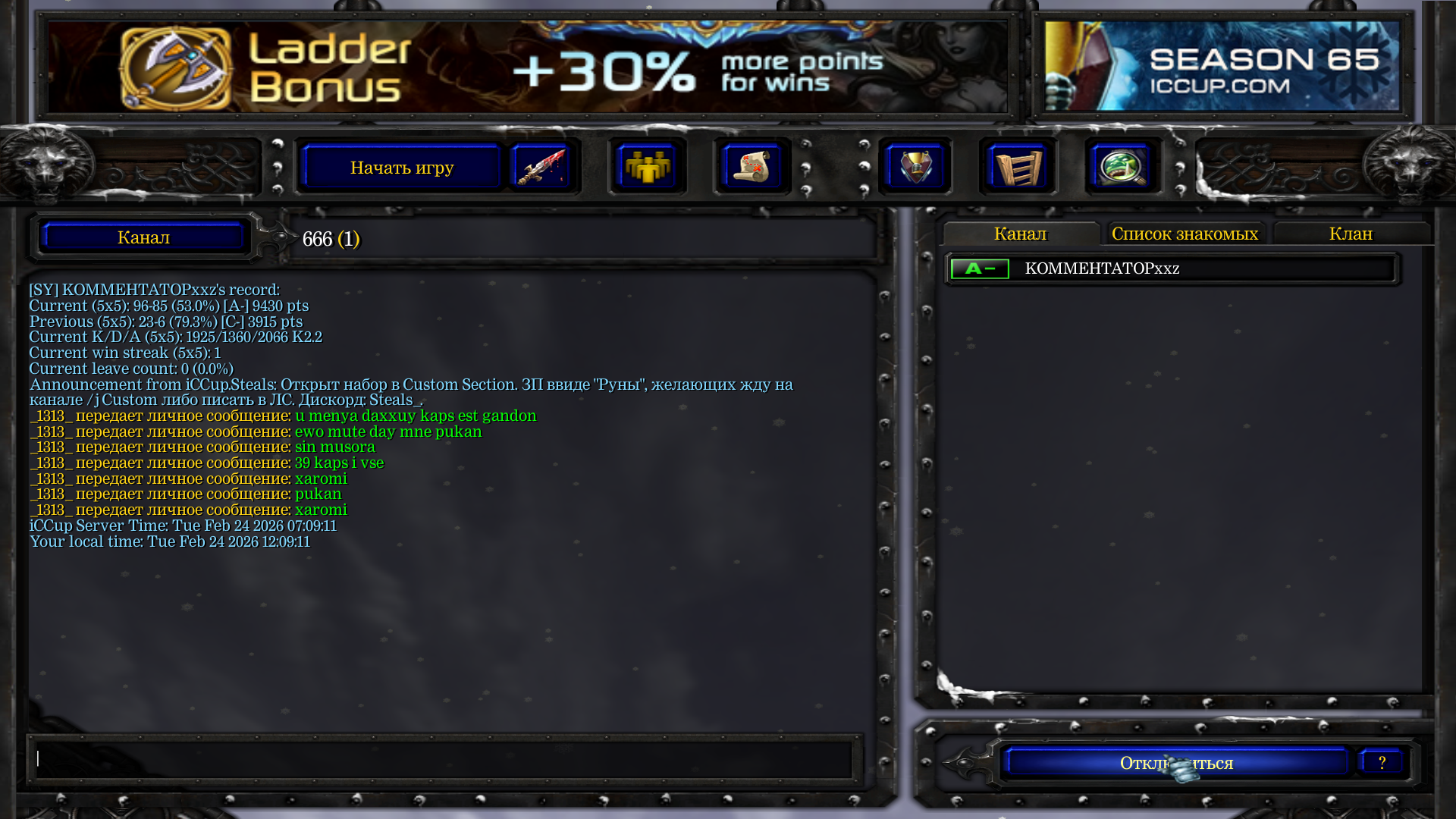Click the Ladder Bonus banner

click(x=527, y=67)
